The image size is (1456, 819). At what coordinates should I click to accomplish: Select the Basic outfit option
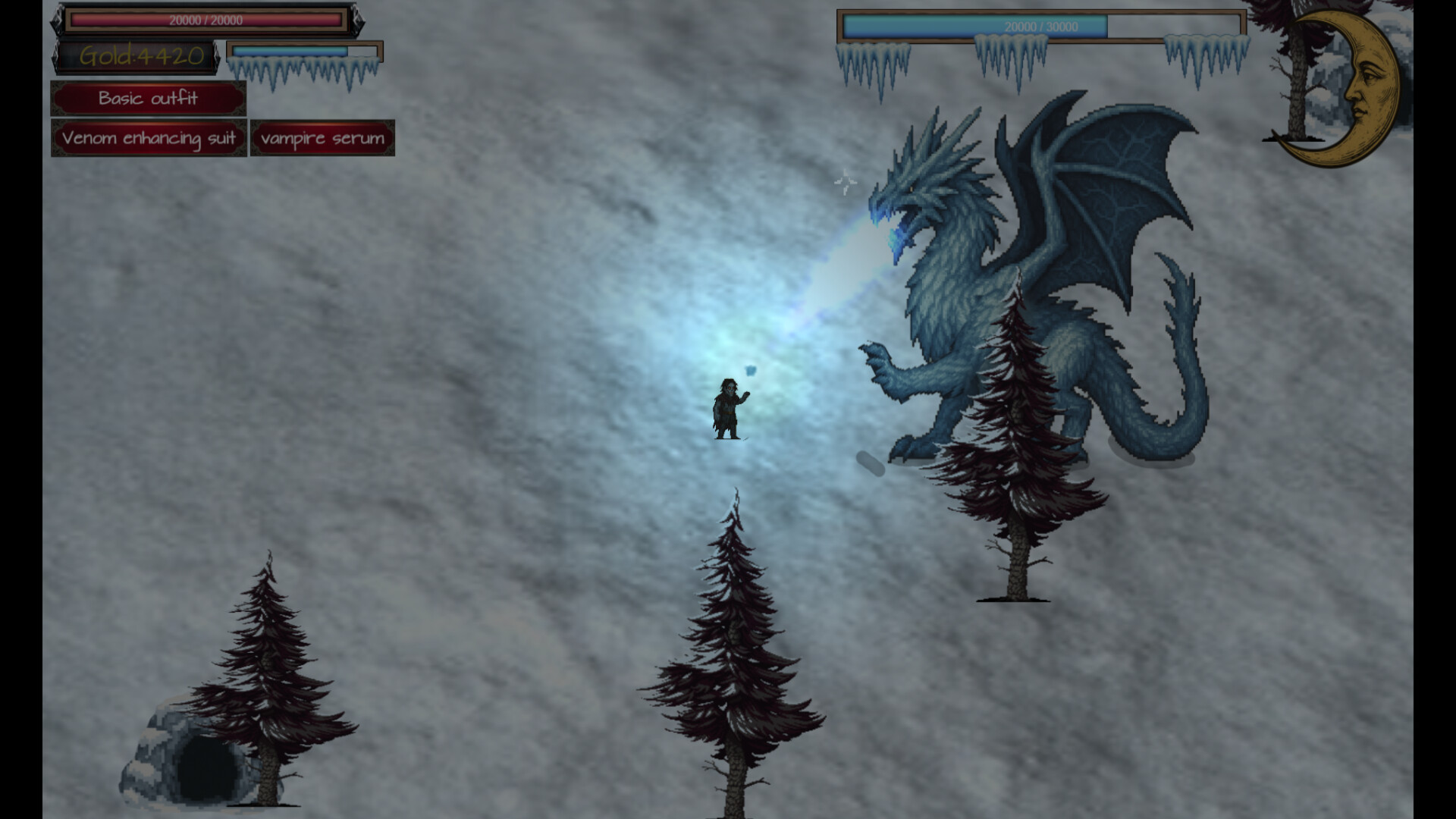point(148,98)
